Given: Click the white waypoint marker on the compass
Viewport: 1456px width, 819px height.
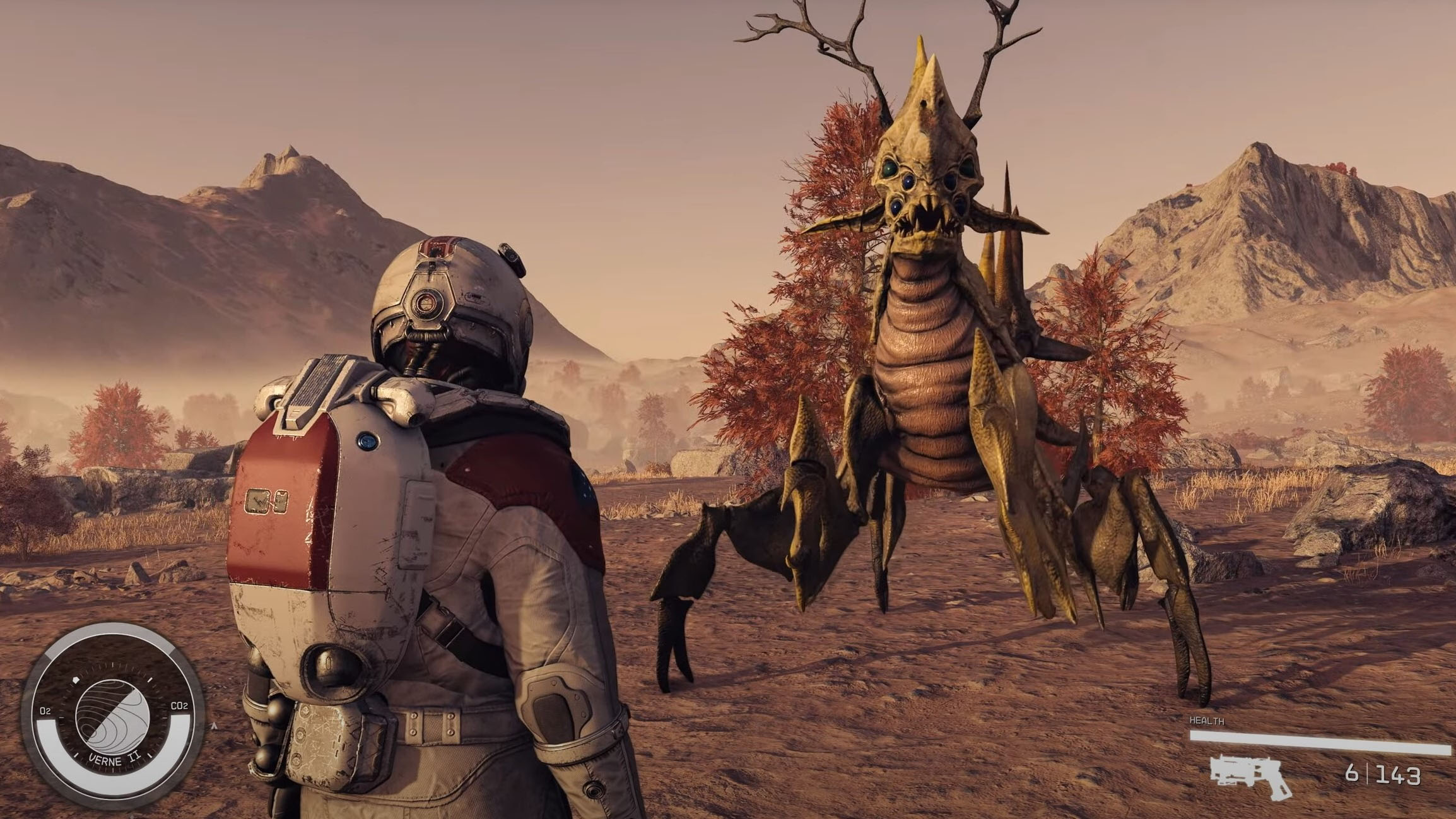Looking at the screenshot, I should pyautogui.click(x=76, y=680).
